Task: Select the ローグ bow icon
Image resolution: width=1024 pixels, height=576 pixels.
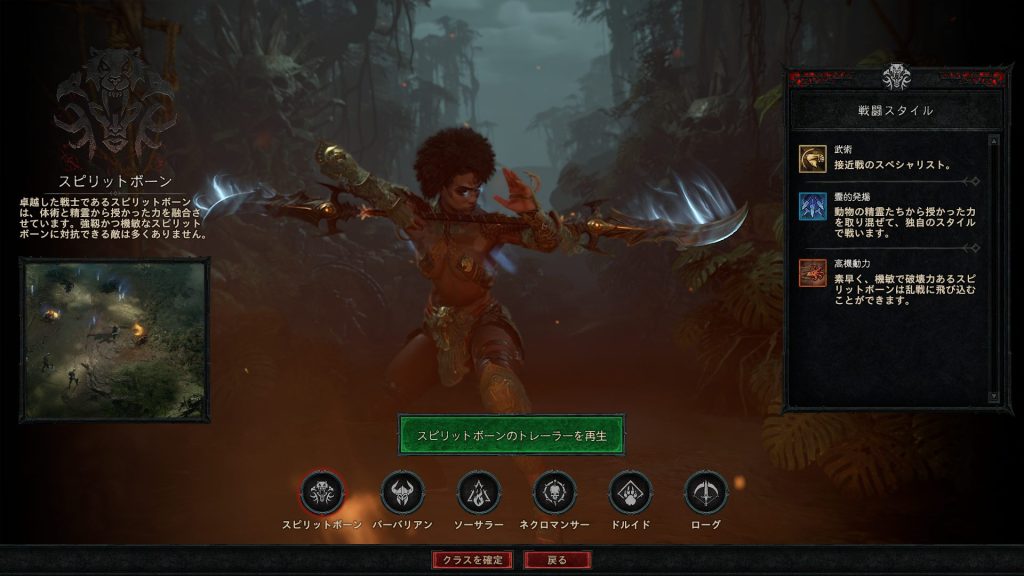Action: [x=706, y=493]
